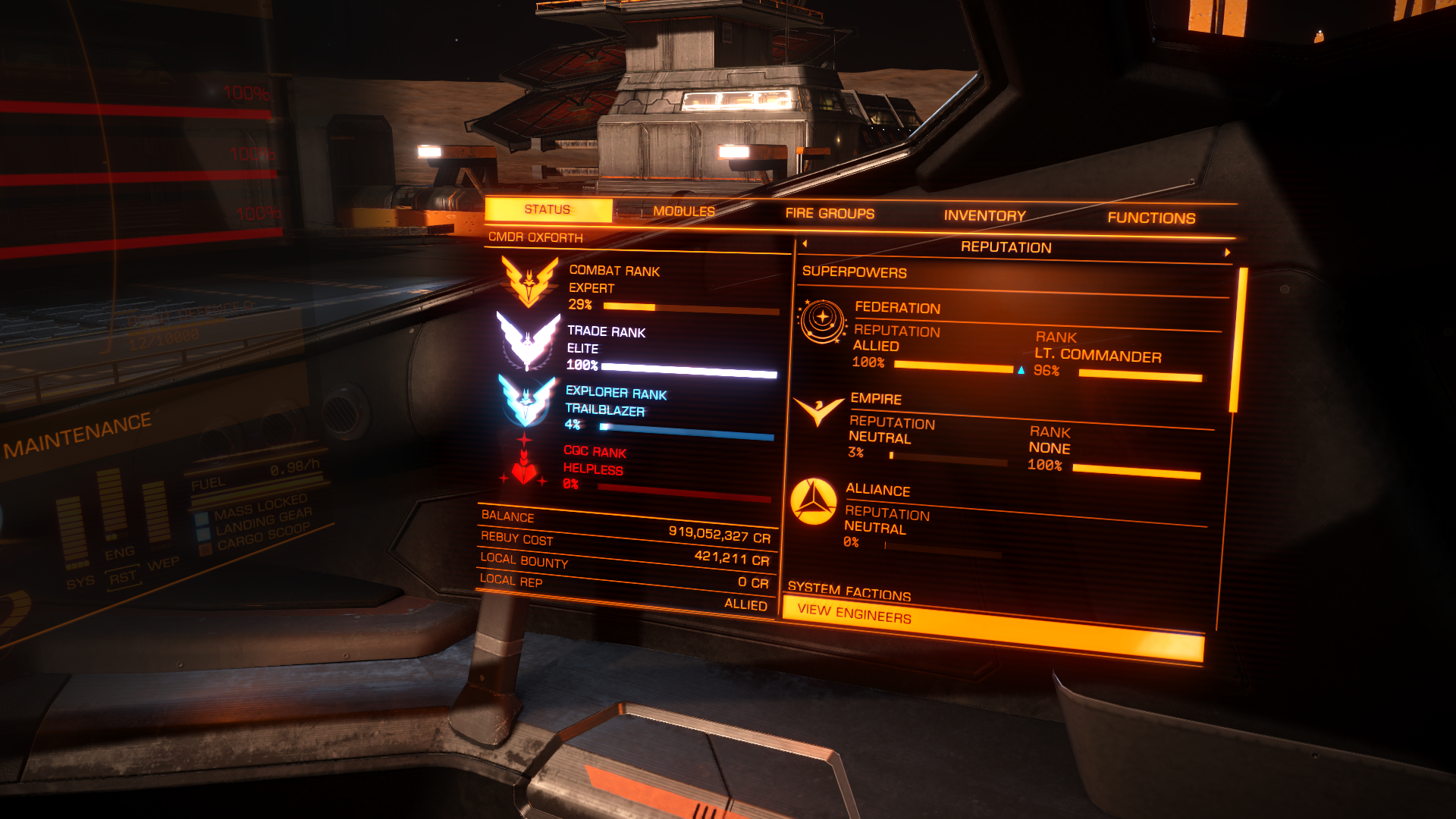Select the Fire Groups tab
The height and width of the screenshot is (819, 1456).
click(x=830, y=214)
